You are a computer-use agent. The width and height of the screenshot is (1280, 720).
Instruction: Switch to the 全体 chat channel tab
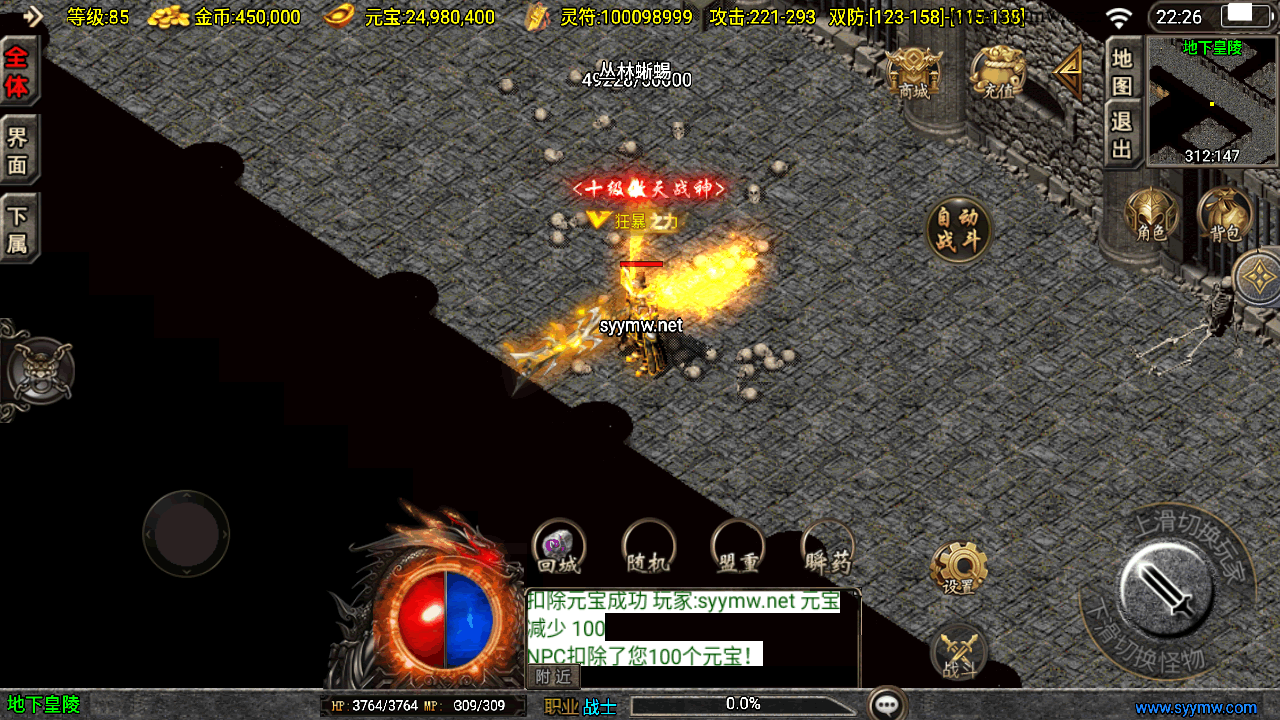[17, 71]
